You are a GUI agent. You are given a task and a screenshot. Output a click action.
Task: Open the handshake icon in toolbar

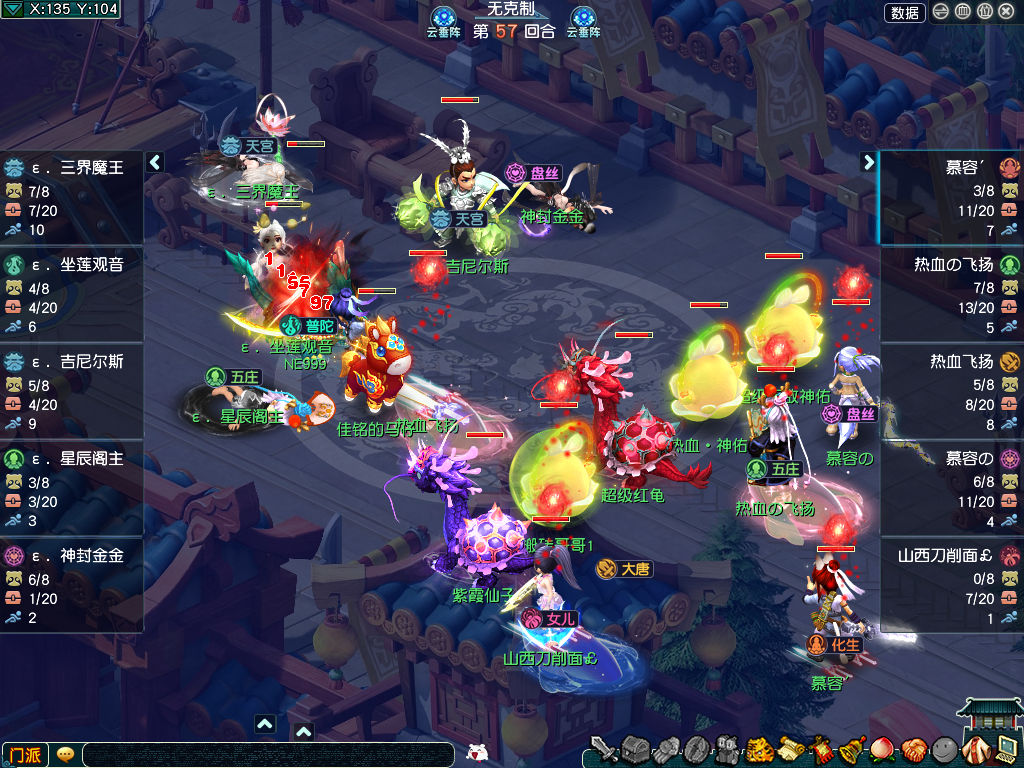pos(913,748)
